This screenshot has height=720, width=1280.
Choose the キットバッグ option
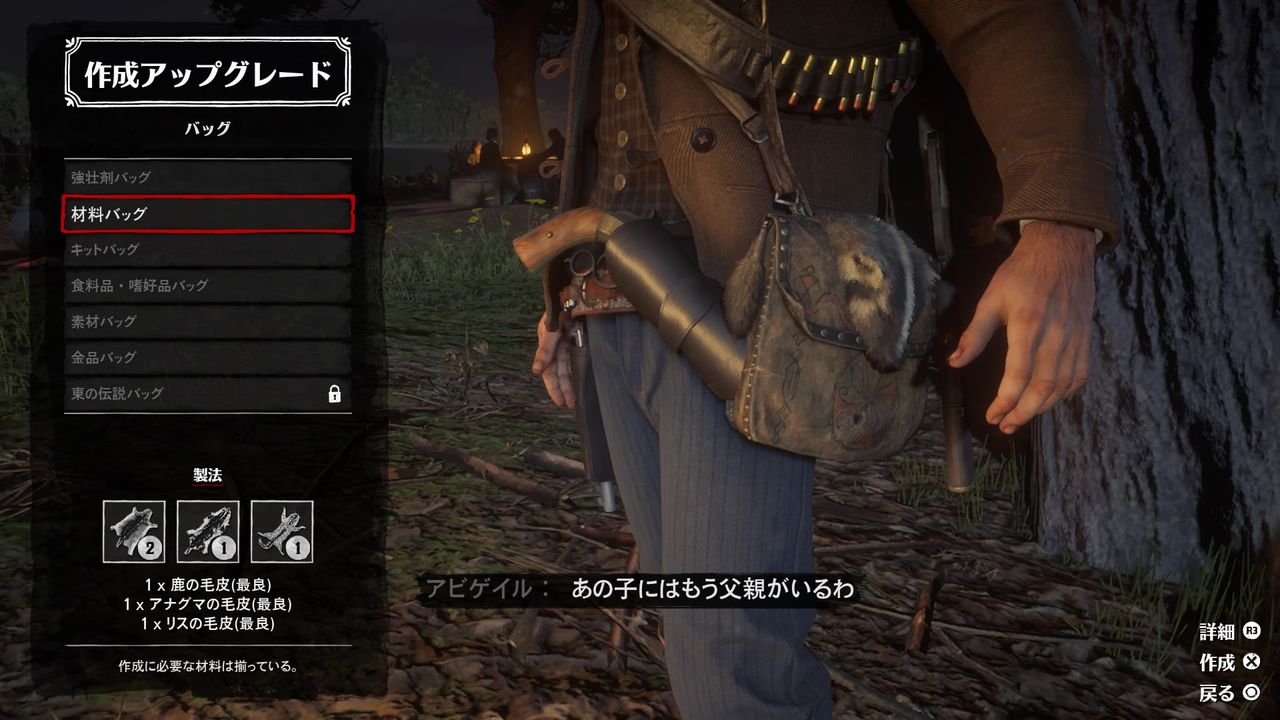click(x=205, y=249)
